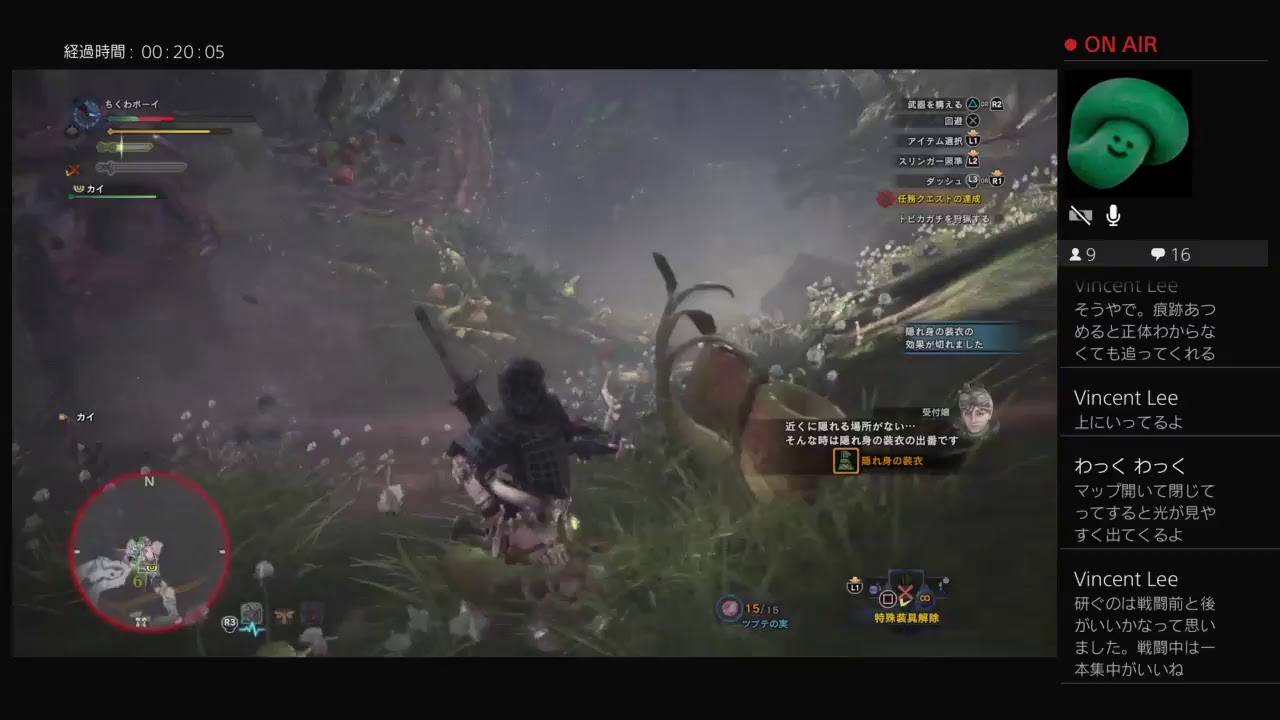
Task: Click the green mushroom streamer avatar
Action: (x=1128, y=133)
